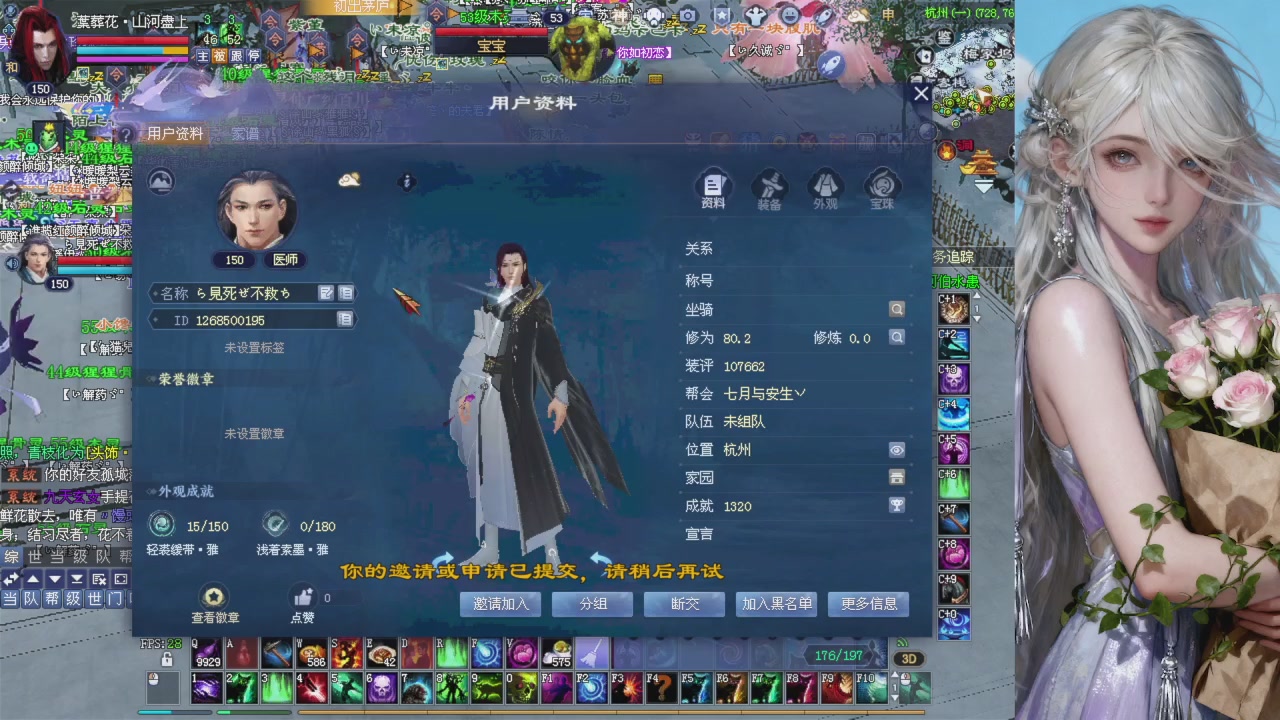Click the edit pencil icon beside the player name
This screenshot has width=1280, height=720.
coord(326,291)
